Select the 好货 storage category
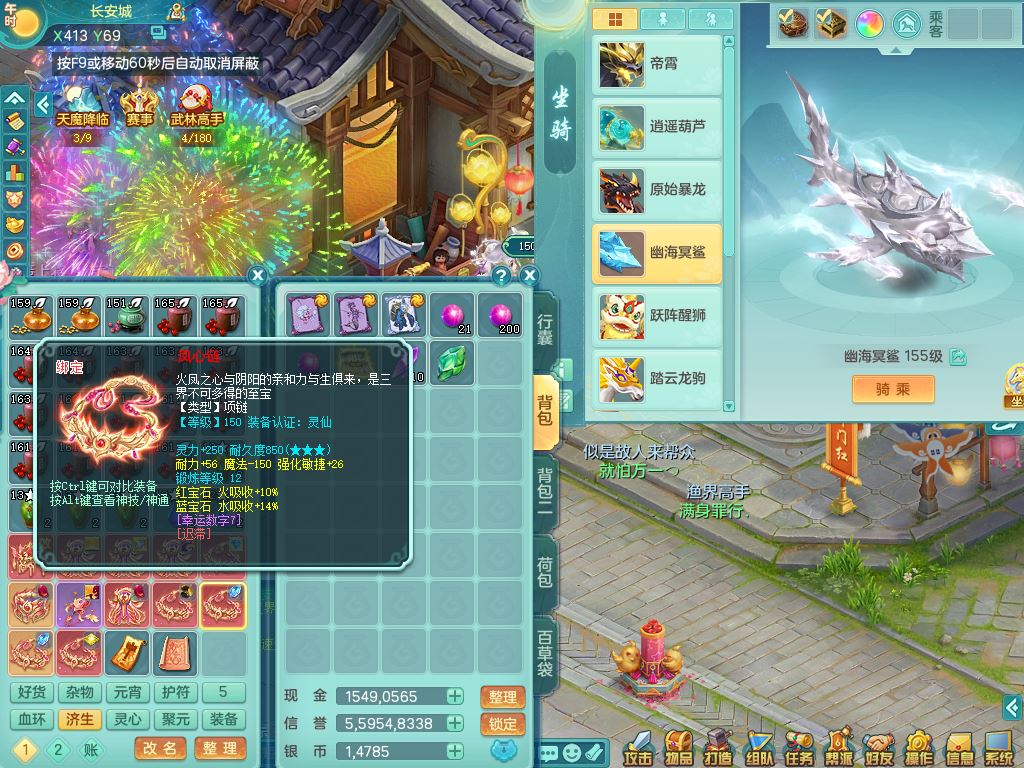1024x768 pixels. (31, 692)
